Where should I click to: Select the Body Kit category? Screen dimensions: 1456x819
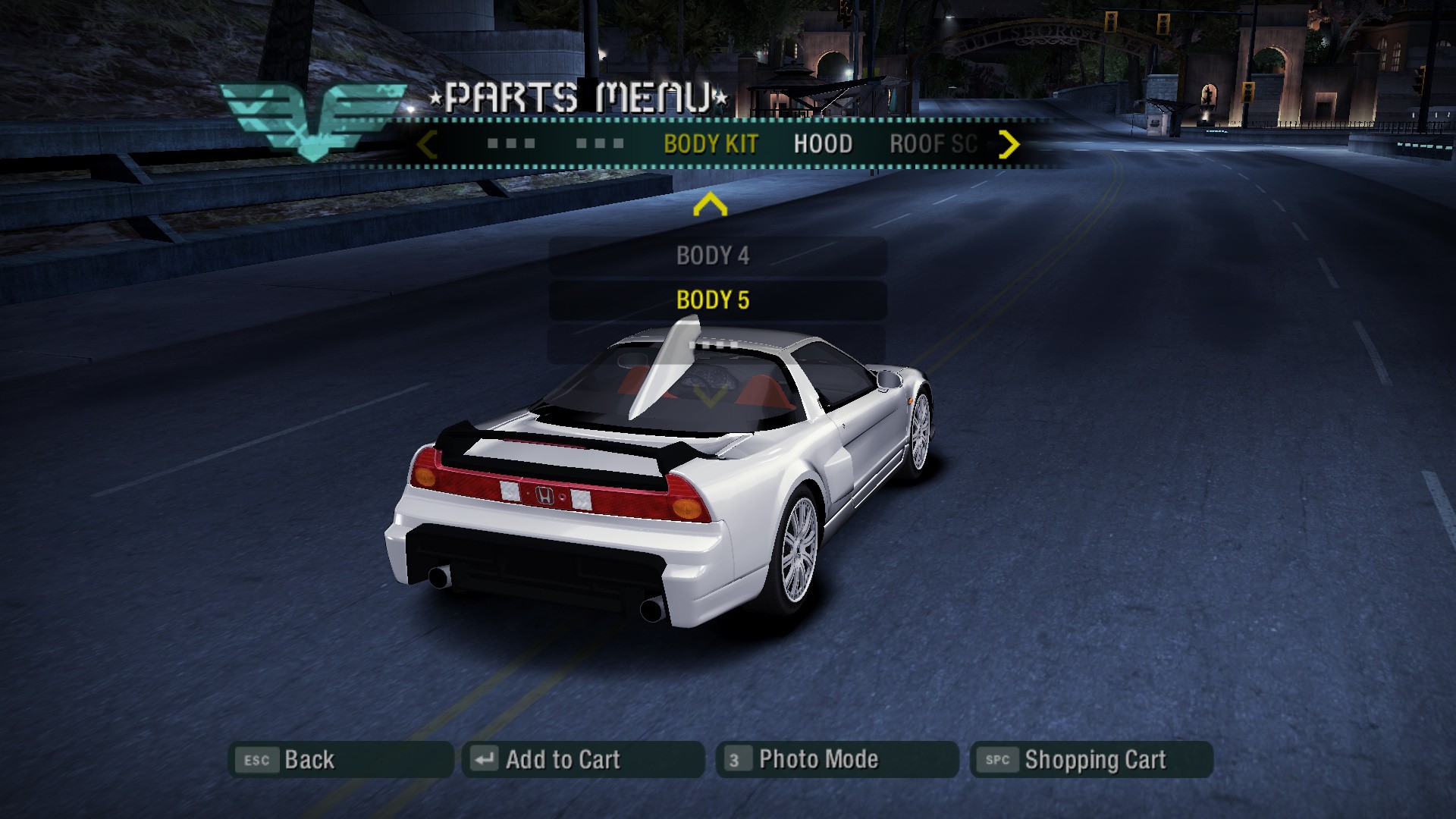[711, 144]
